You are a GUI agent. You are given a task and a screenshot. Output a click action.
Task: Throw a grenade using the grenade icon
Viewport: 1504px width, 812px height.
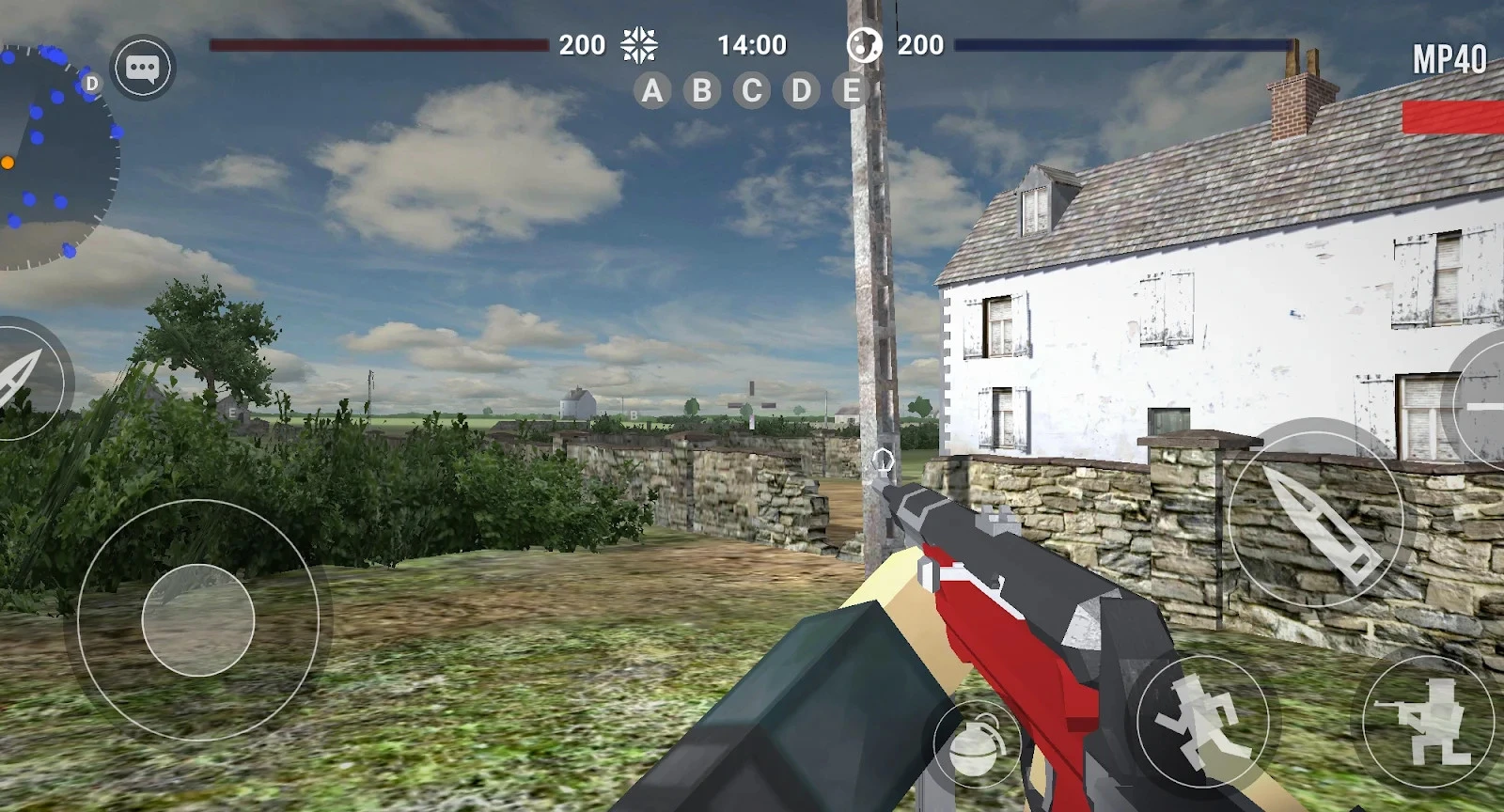[977, 744]
